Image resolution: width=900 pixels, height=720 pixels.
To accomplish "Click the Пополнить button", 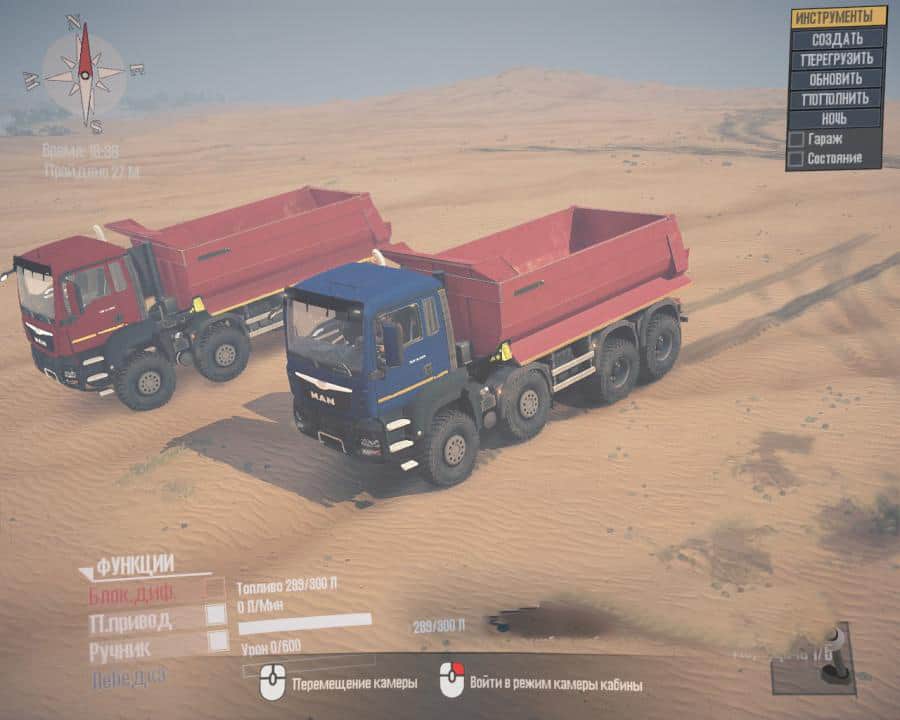I will [837, 98].
